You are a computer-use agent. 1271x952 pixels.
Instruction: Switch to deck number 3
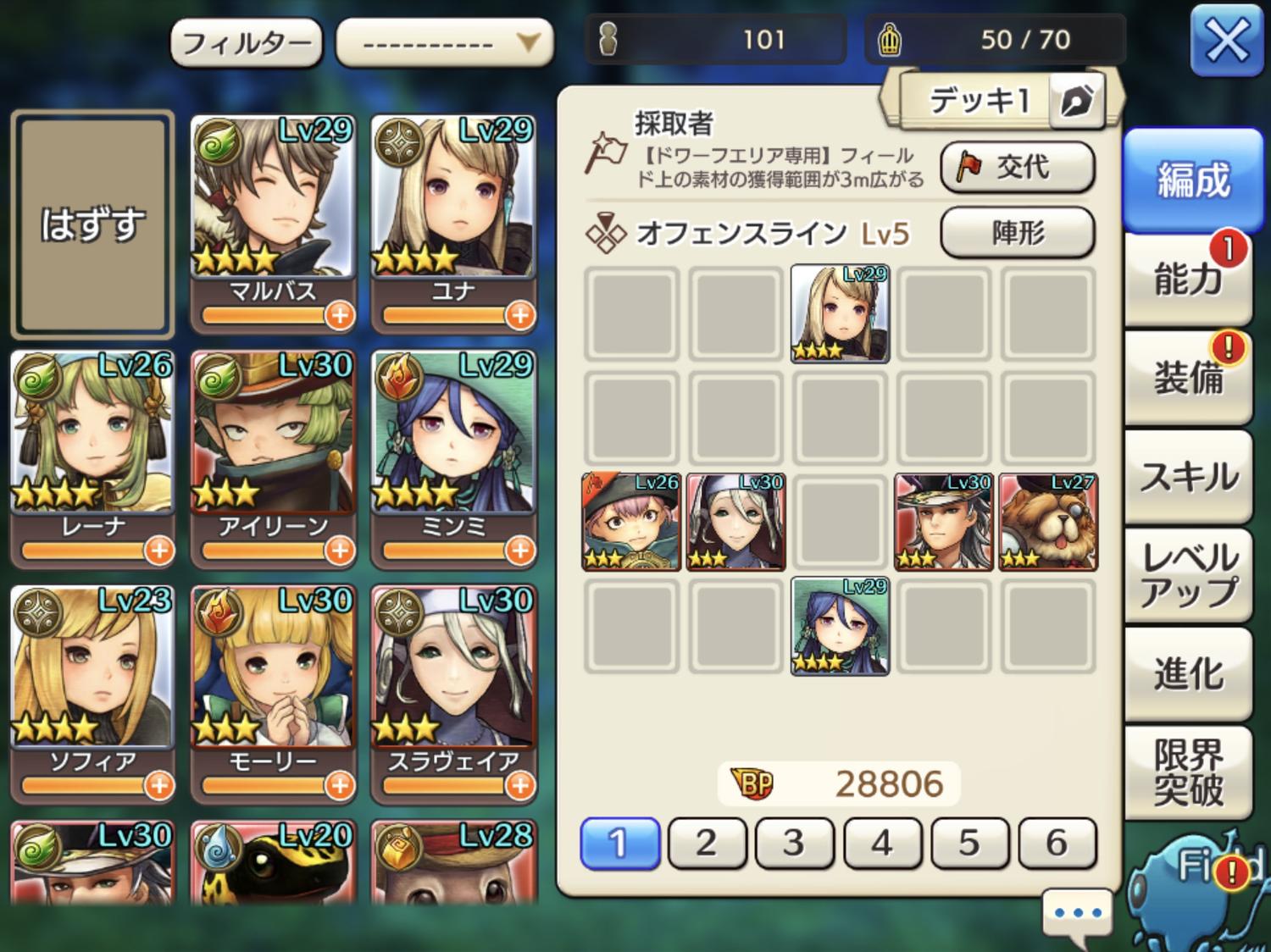tap(794, 843)
